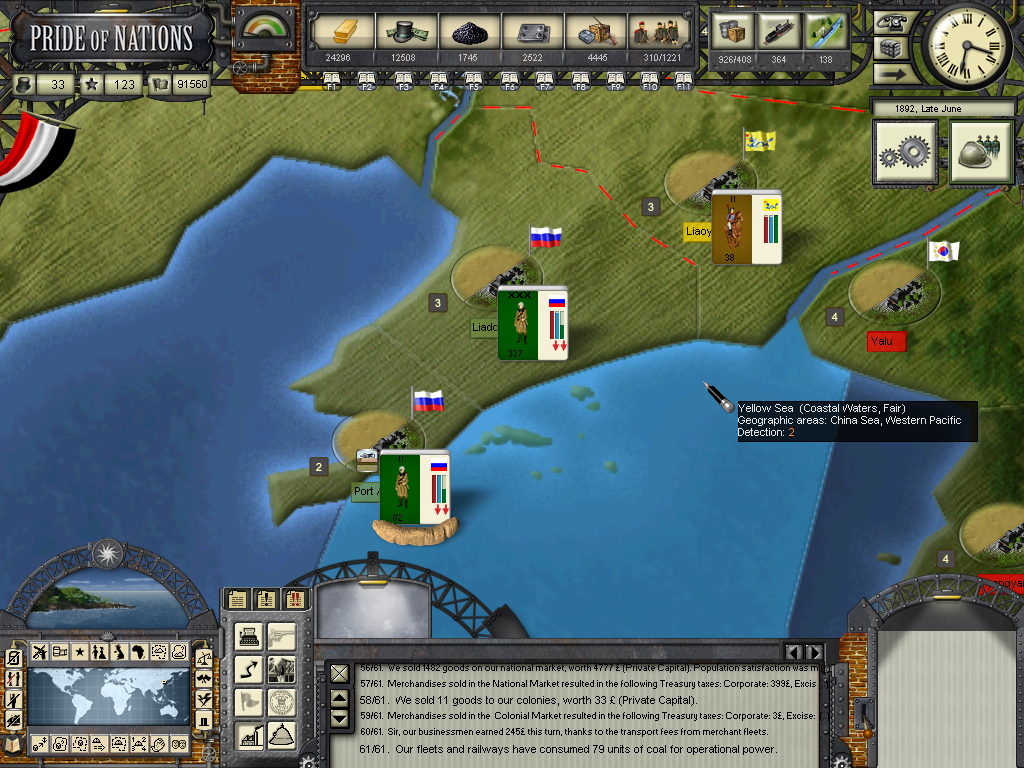The height and width of the screenshot is (768, 1024).
Task: Toggle the star map filter above the minimap
Action: point(79,652)
